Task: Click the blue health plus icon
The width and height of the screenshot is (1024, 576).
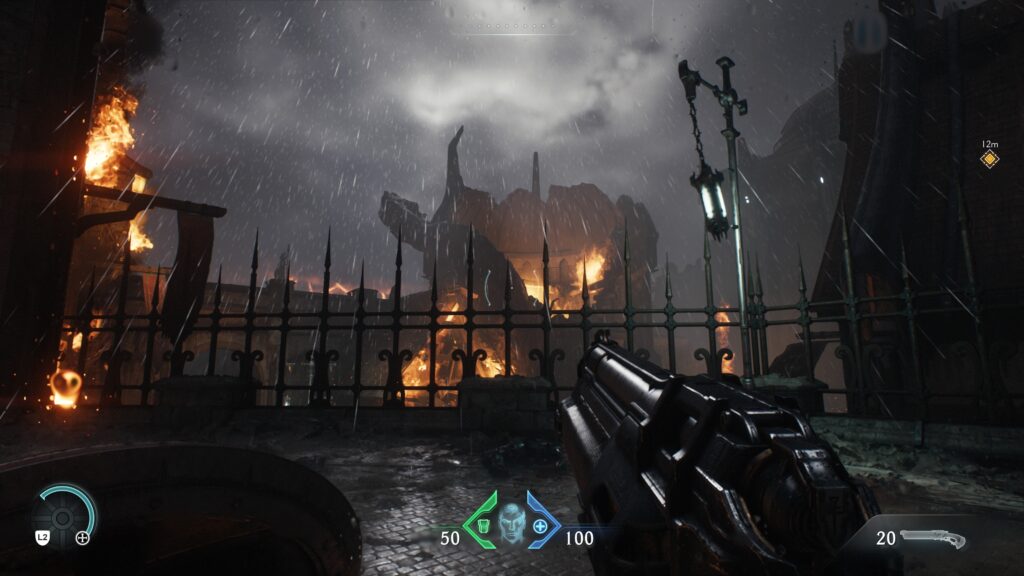Action: tap(540, 525)
